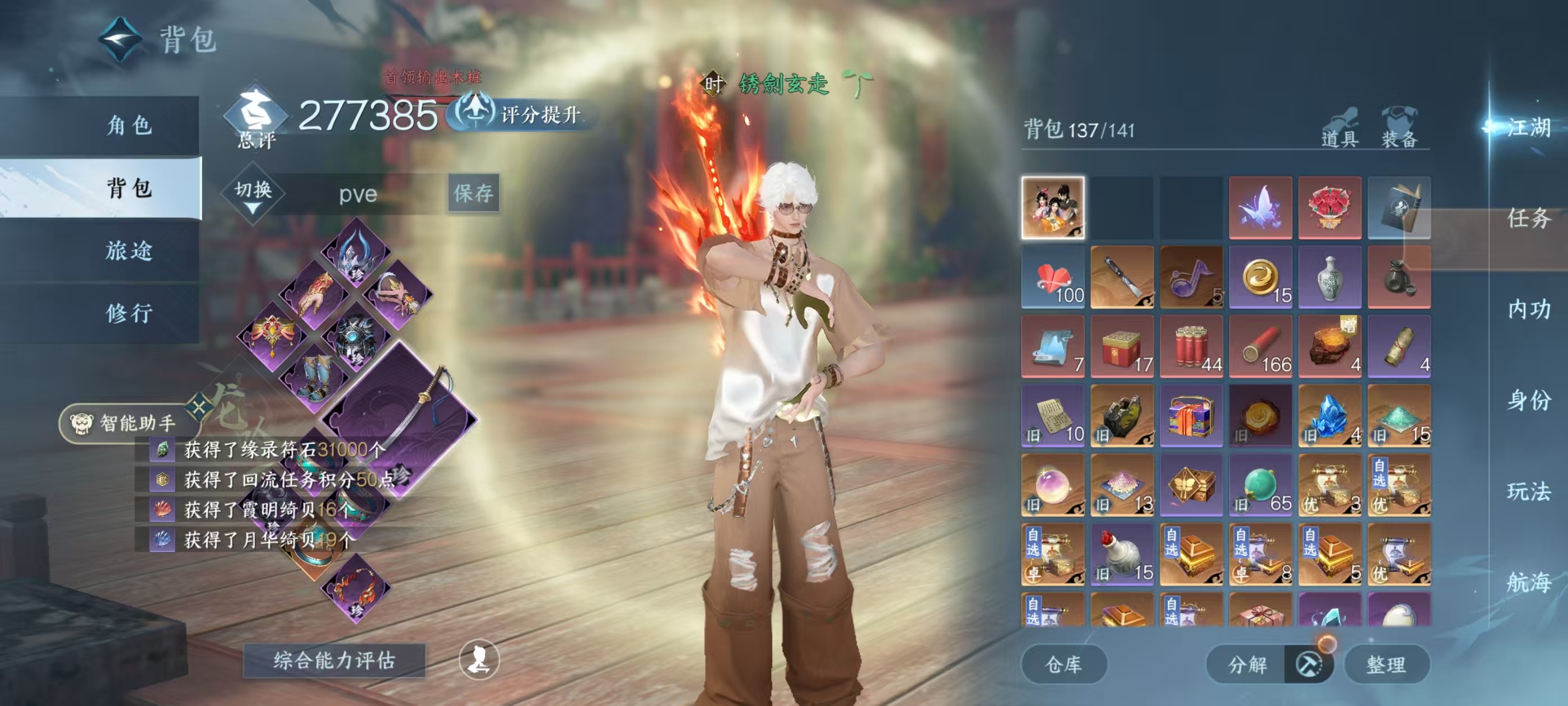This screenshot has height=706, width=1568.
Task: Open the 仓库 warehouse
Action: (1063, 664)
